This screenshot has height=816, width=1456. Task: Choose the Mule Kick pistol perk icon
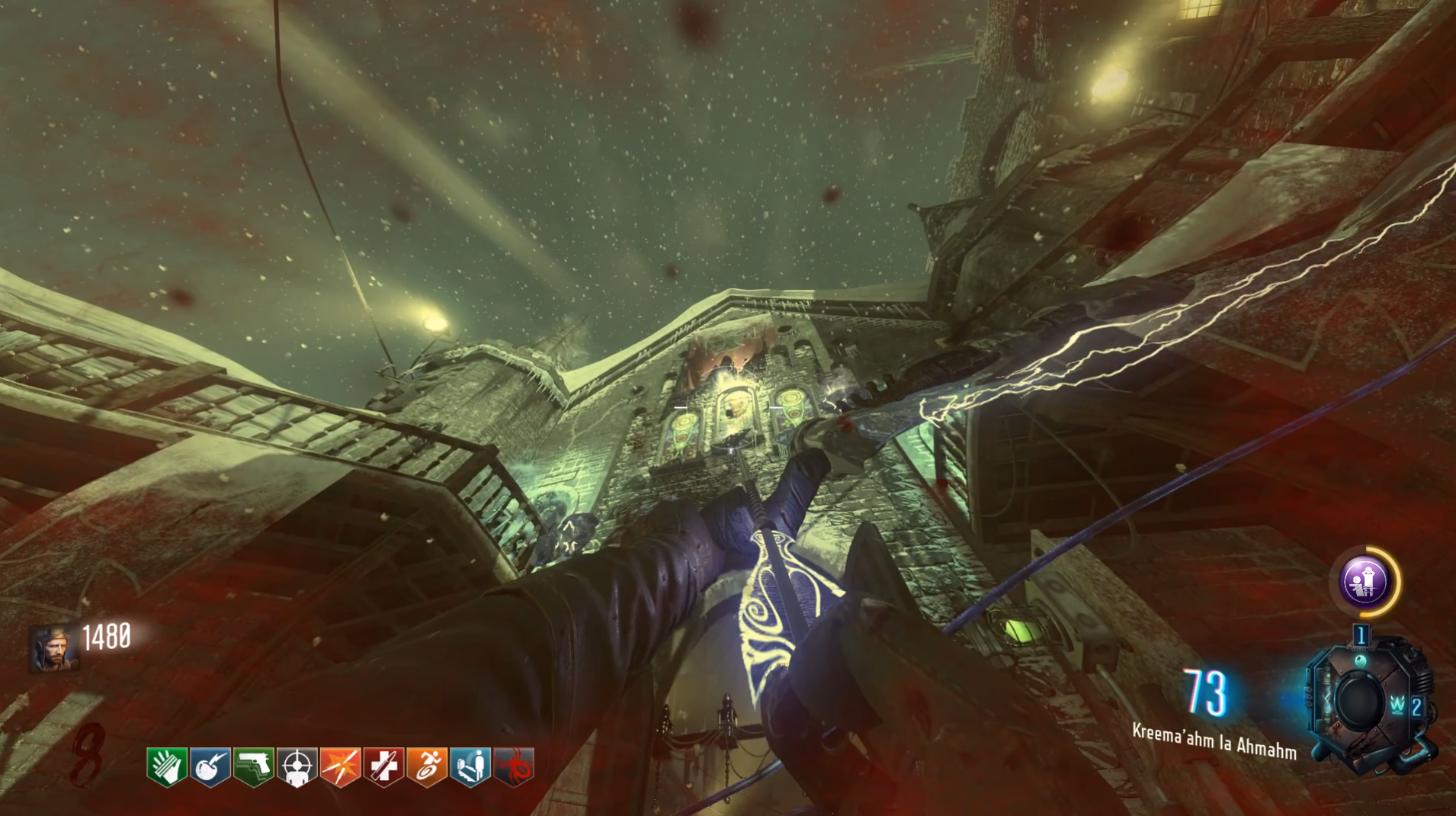[253, 766]
